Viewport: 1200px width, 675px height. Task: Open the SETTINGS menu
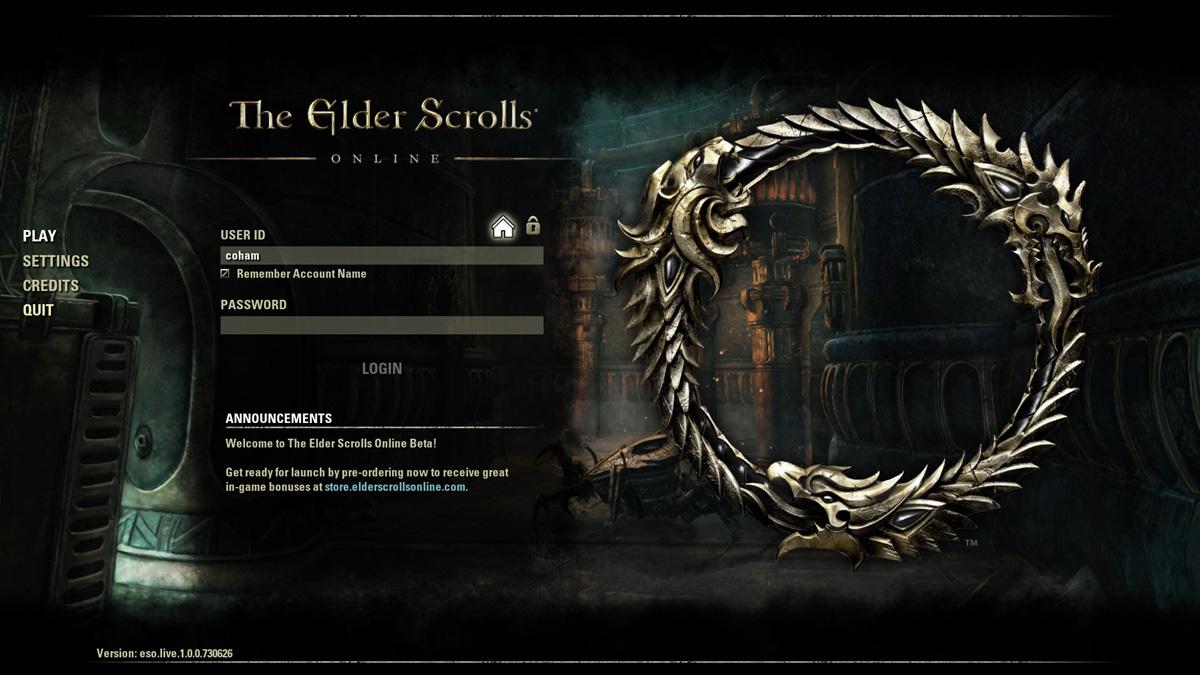pyautogui.click(x=56, y=261)
